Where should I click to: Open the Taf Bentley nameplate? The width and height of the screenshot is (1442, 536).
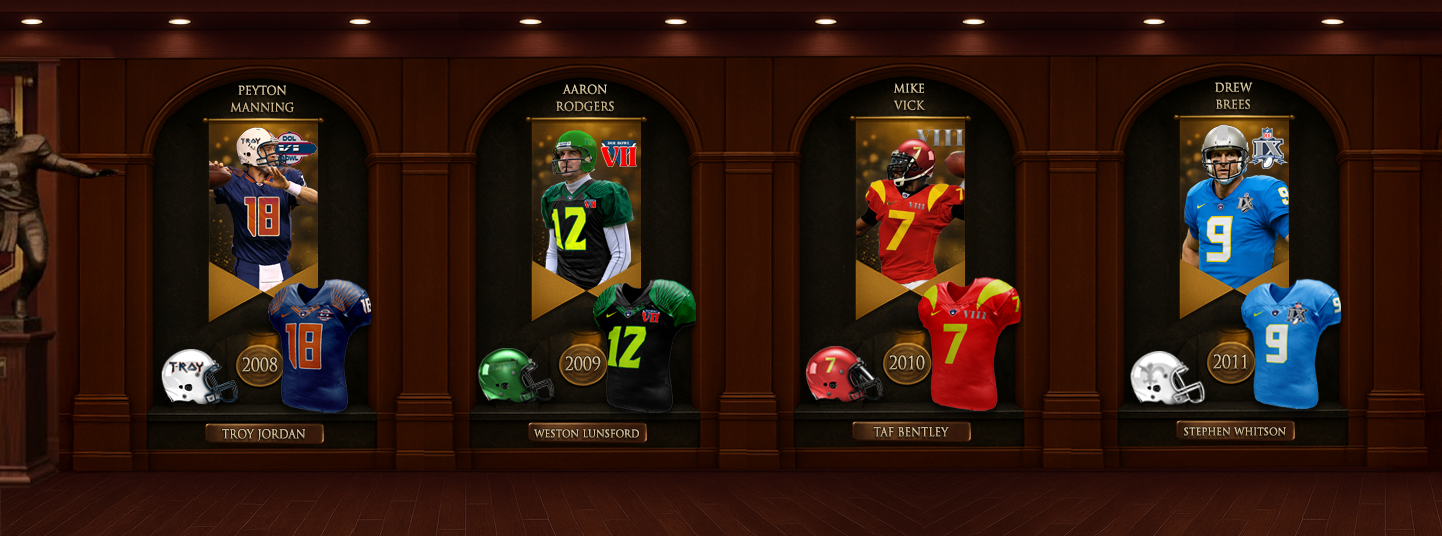tap(912, 431)
